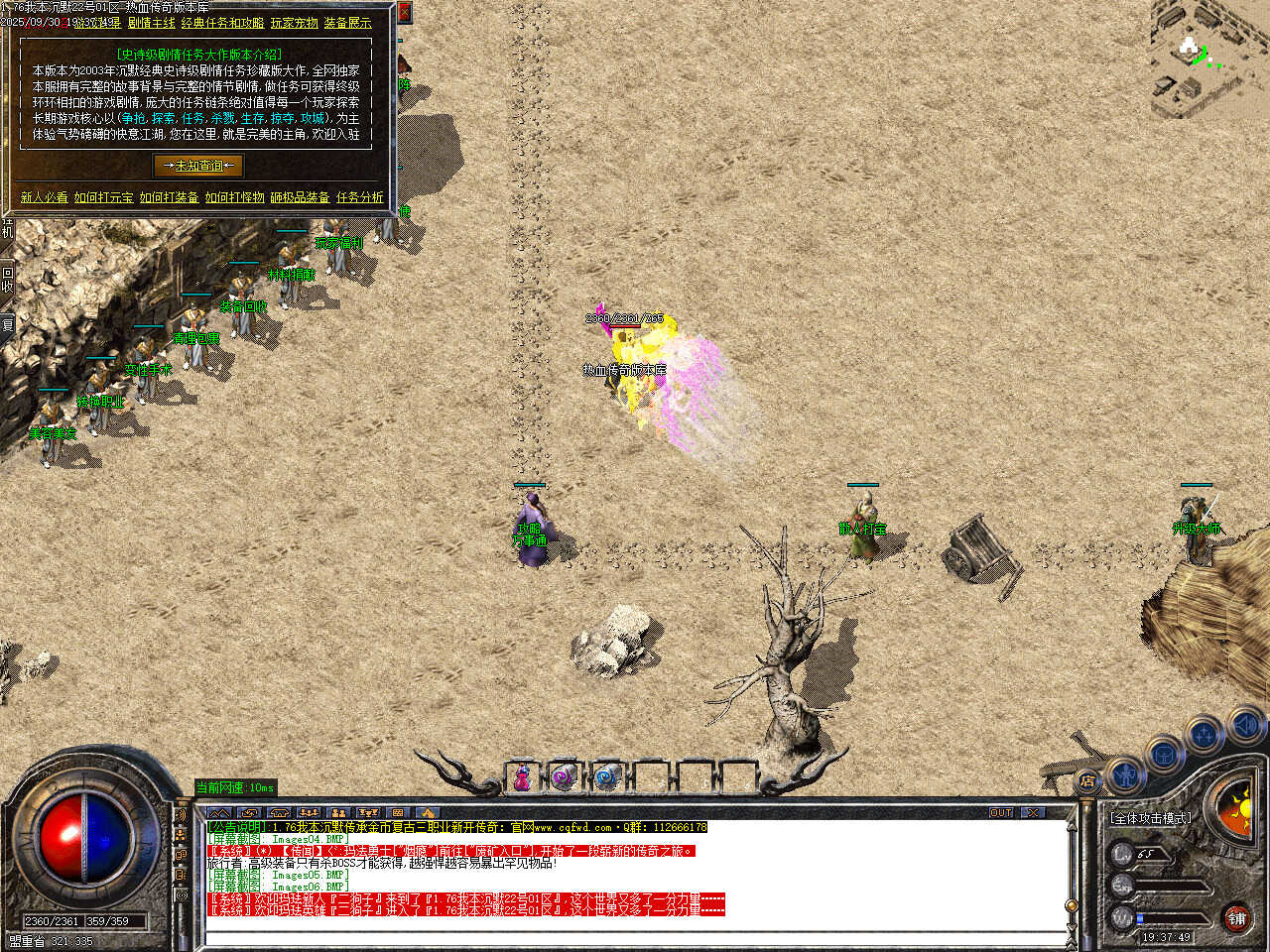Select the blue swirl scroll slot
1270x952 pixels.
click(606, 778)
